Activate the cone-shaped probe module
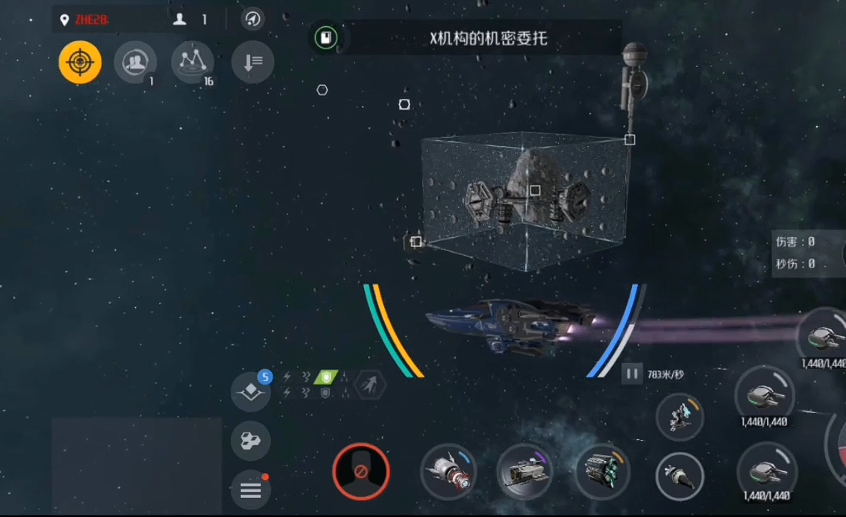Screen dimensions: 846x517 (680, 476)
